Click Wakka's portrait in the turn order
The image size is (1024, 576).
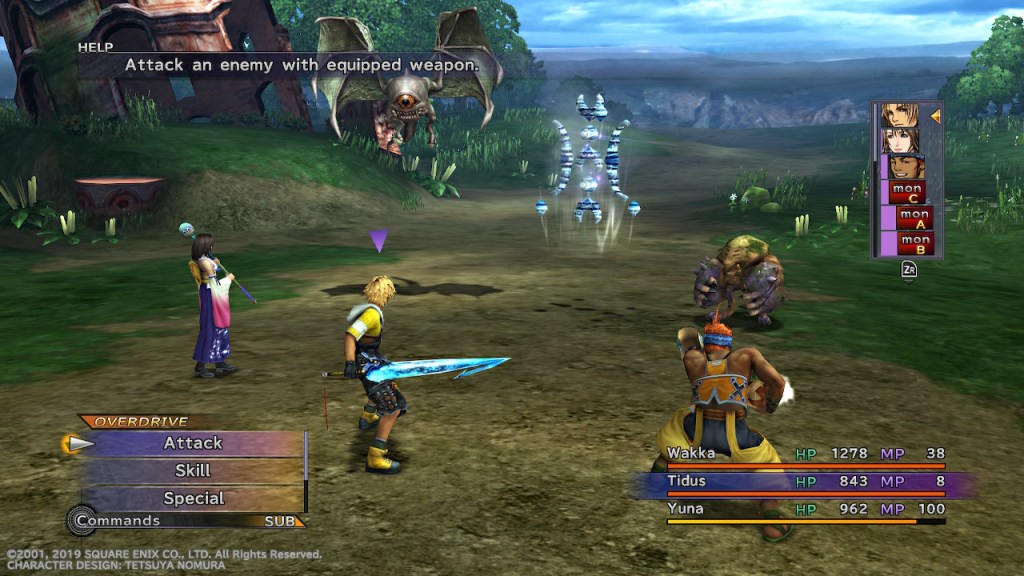pos(906,166)
